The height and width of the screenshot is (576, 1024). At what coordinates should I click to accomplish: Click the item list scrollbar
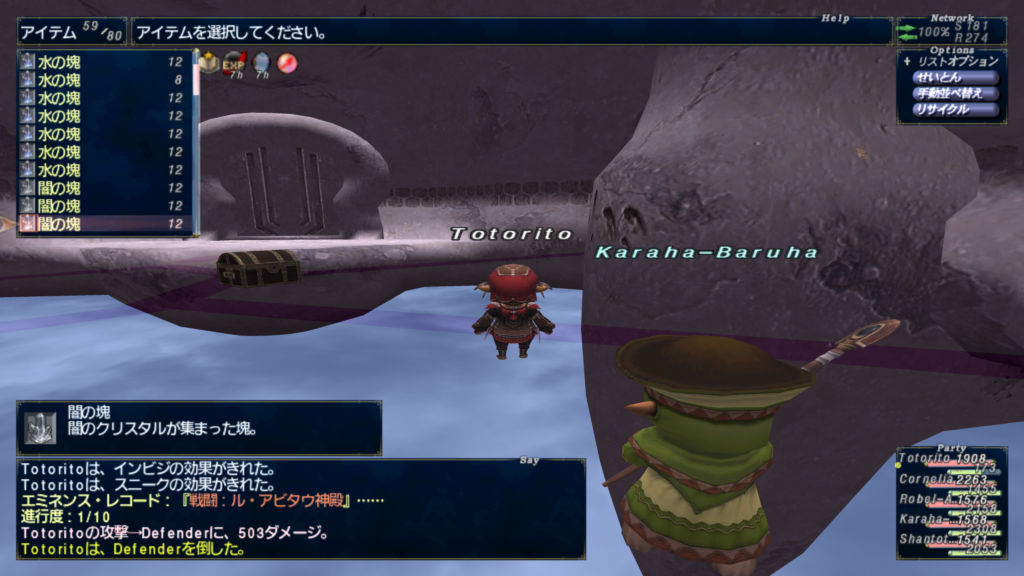click(196, 140)
